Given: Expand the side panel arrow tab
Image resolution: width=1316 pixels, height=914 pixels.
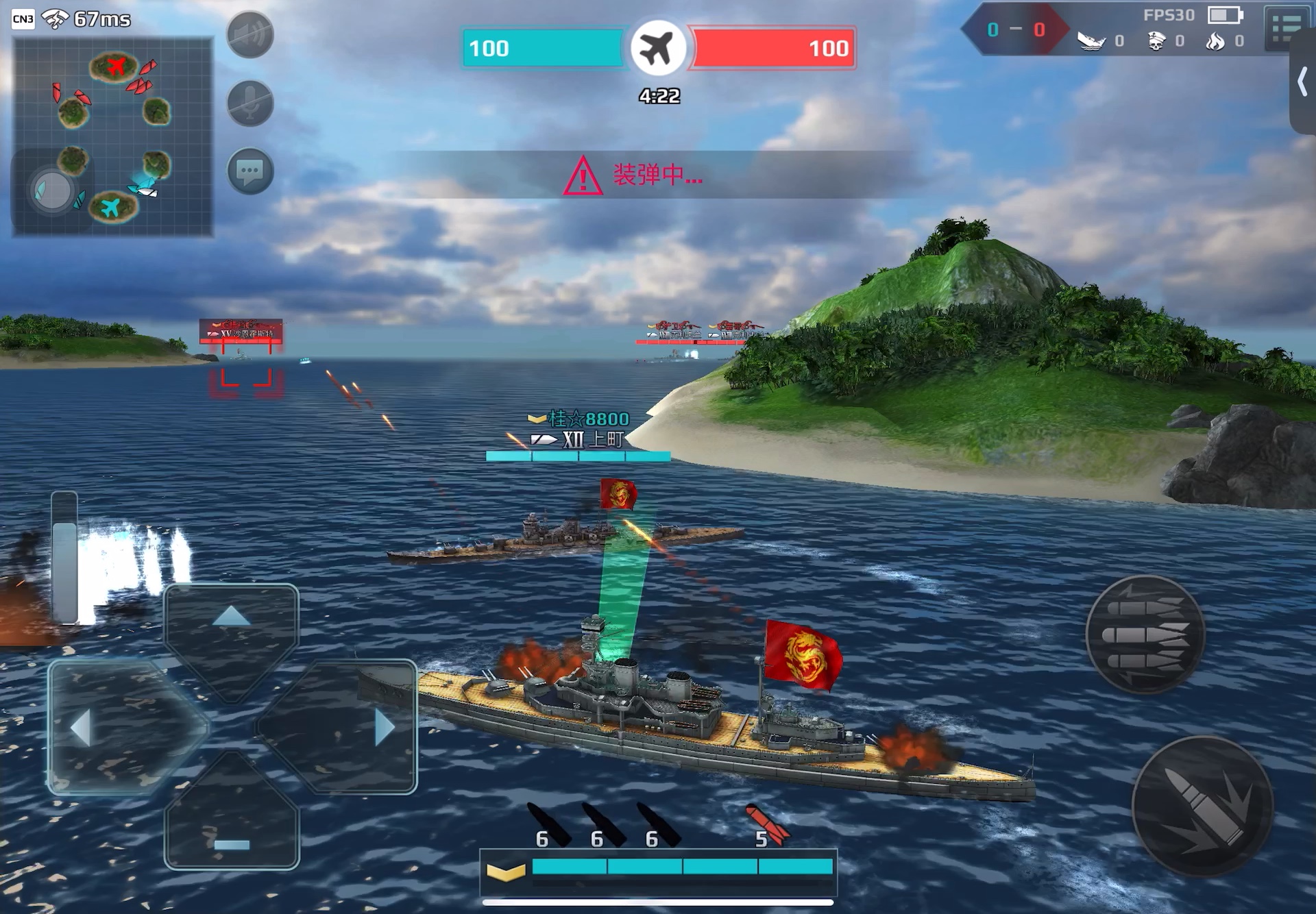Looking at the screenshot, I should pyautogui.click(x=1302, y=82).
